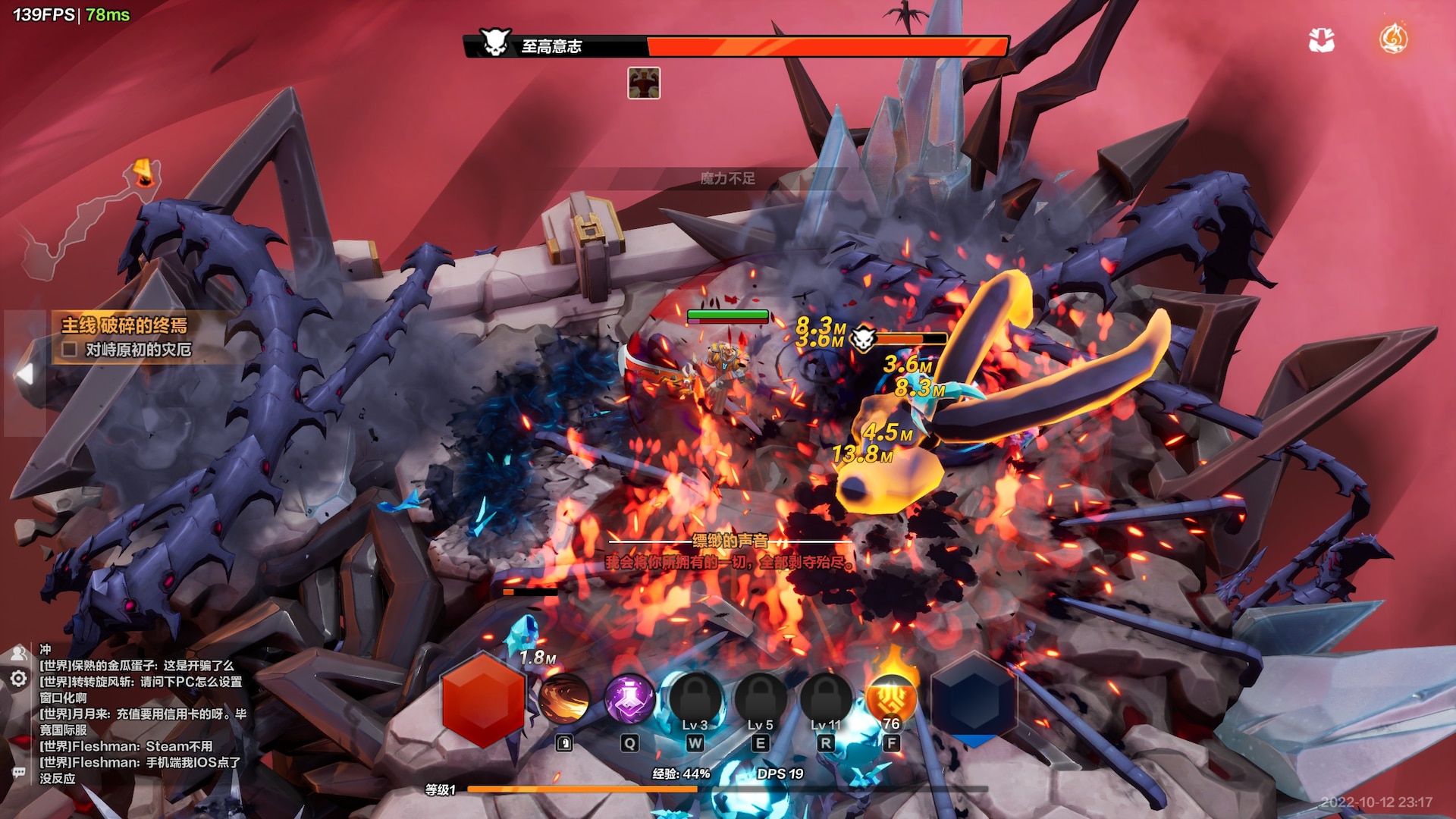The image size is (1456, 819).
Task: Collapse the quest panel with left arrow
Action: click(25, 373)
